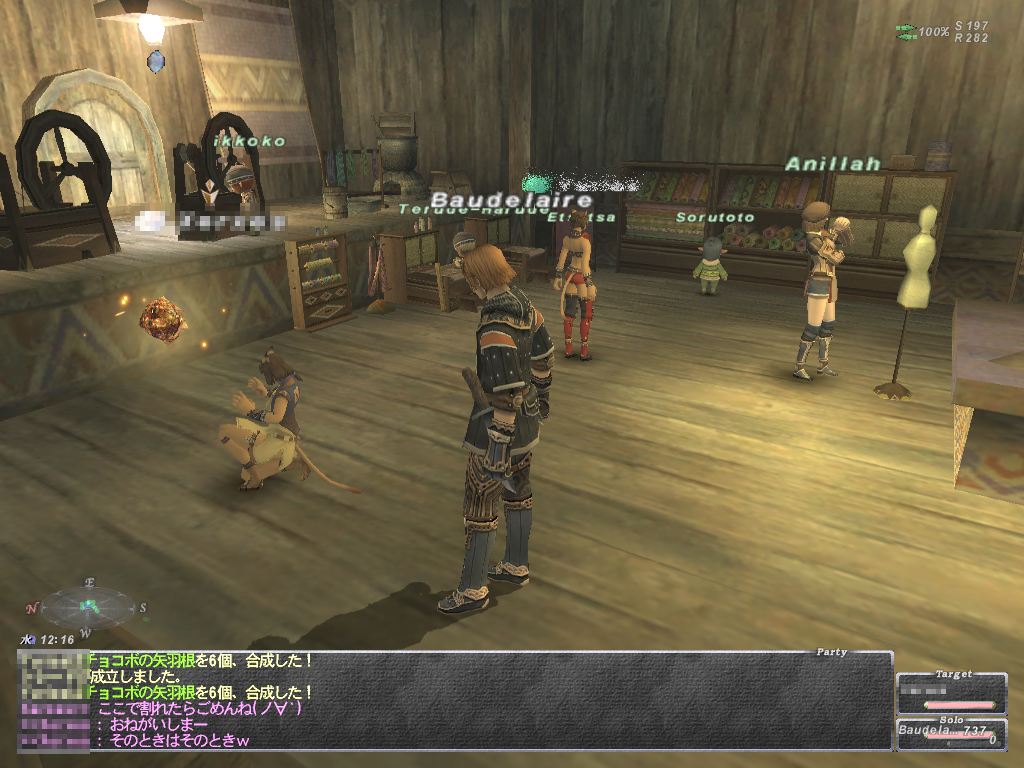Select the Target panel

click(x=951, y=693)
